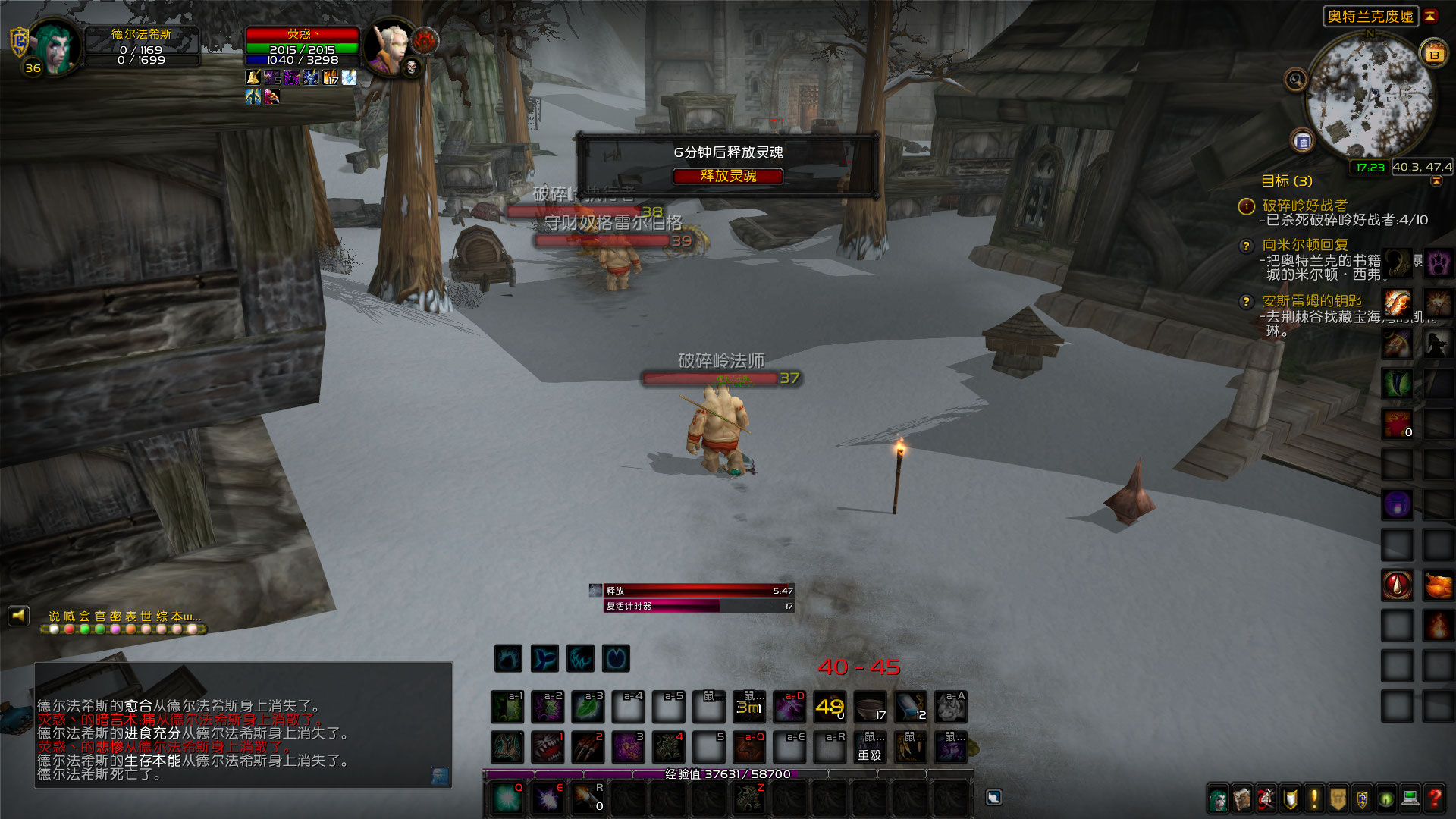Open the game menu computer icon

pyautogui.click(x=1411, y=798)
